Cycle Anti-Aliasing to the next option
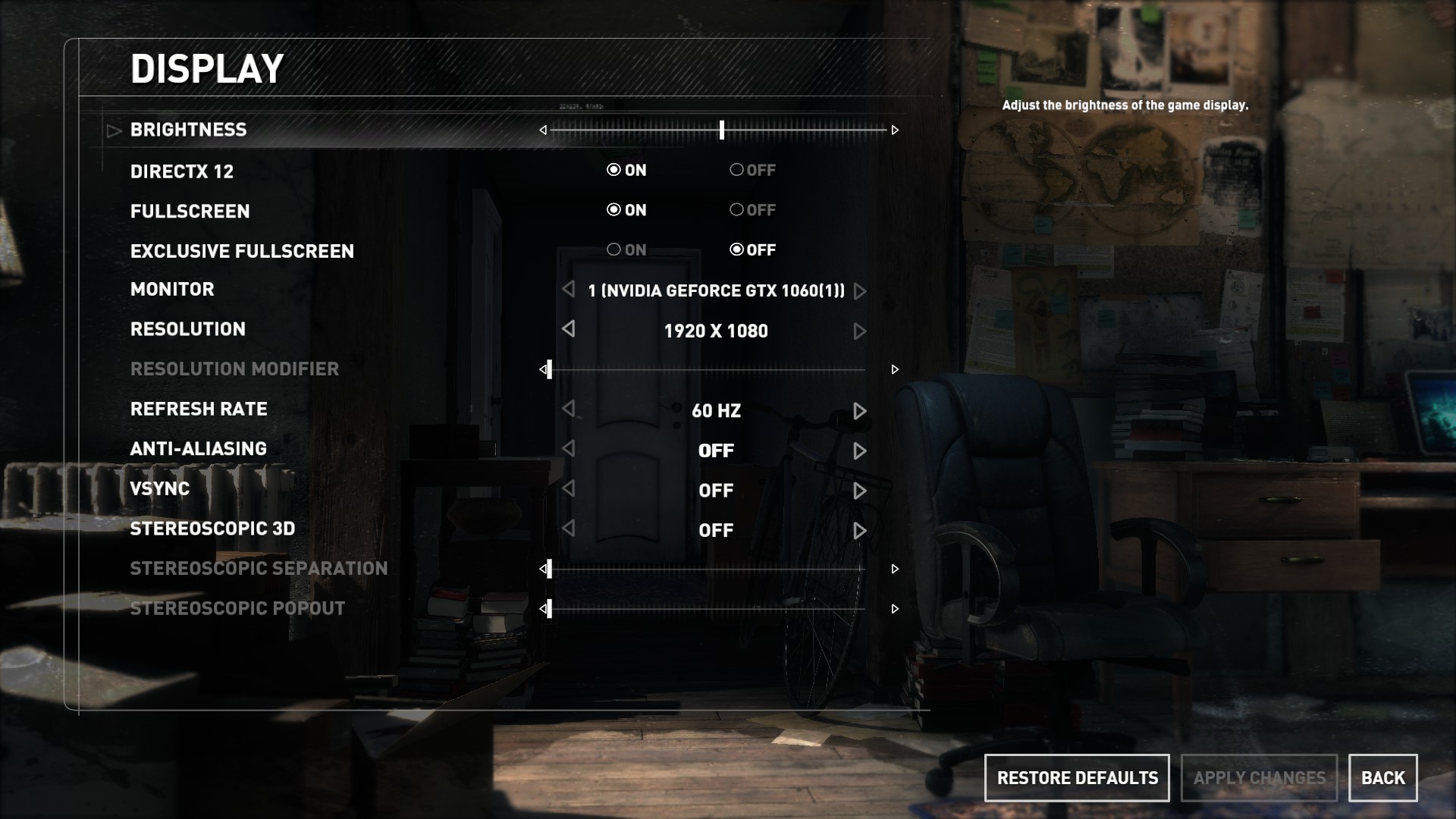Viewport: 1456px width, 819px height. (859, 451)
